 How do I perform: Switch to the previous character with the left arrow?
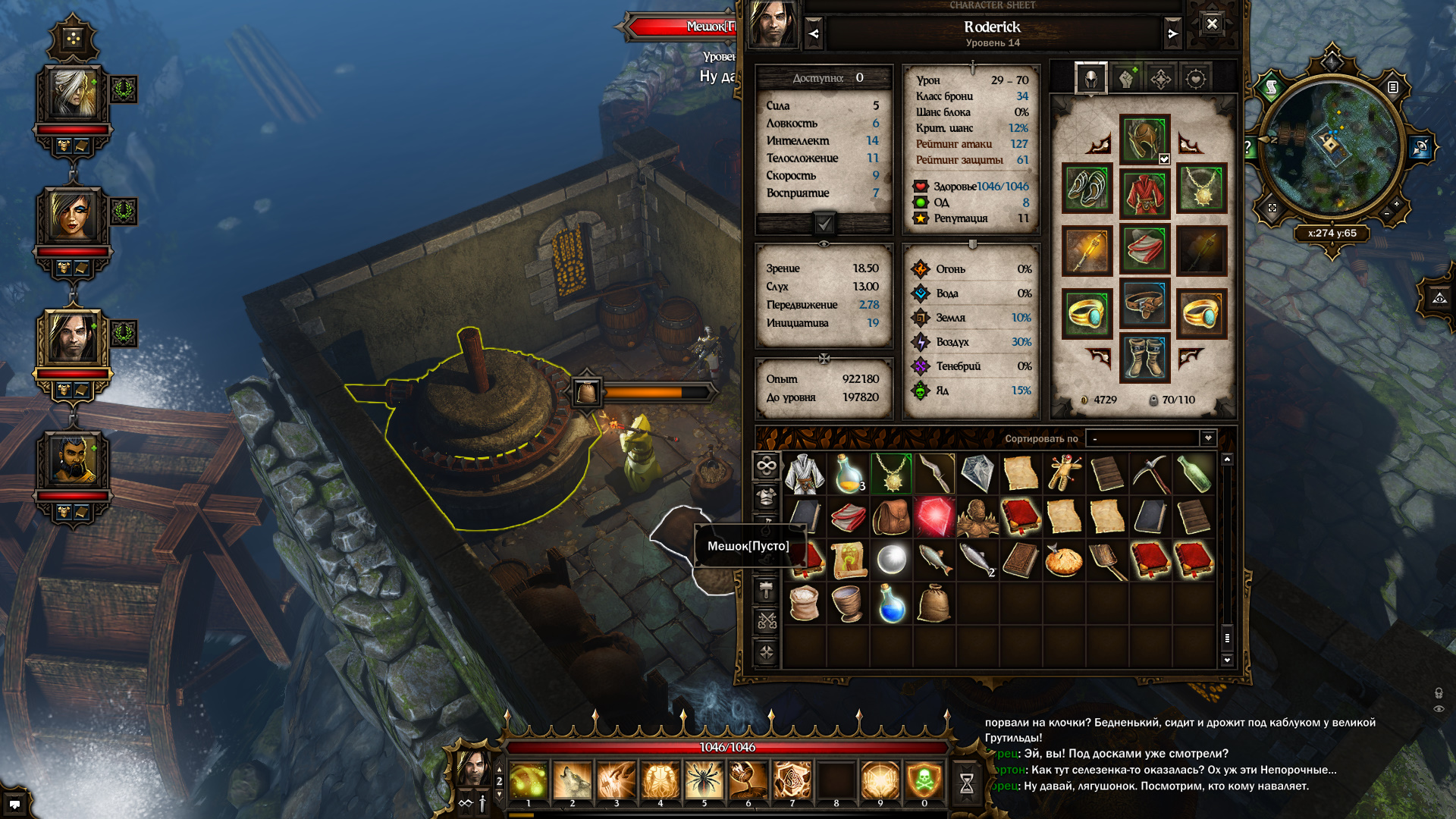tap(814, 34)
